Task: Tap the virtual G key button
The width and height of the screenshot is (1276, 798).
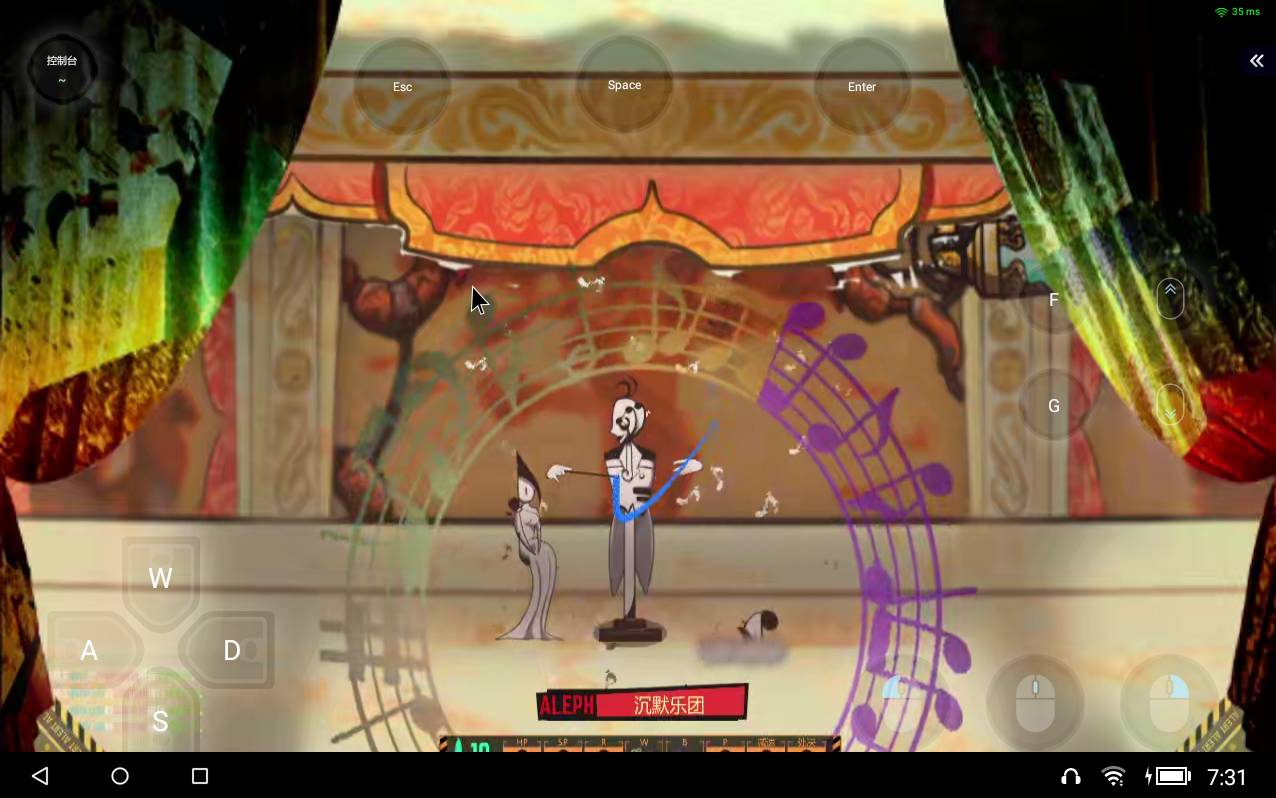Action: pyautogui.click(x=1053, y=406)
